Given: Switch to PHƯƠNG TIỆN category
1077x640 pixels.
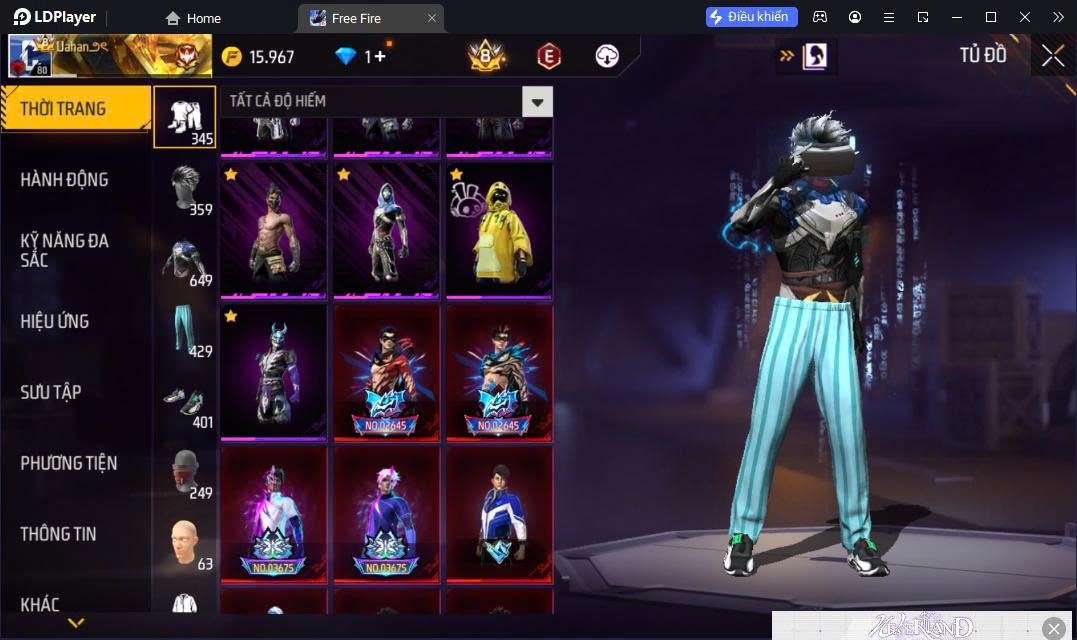Looking at the screenshot, I should tap(68, 463).
